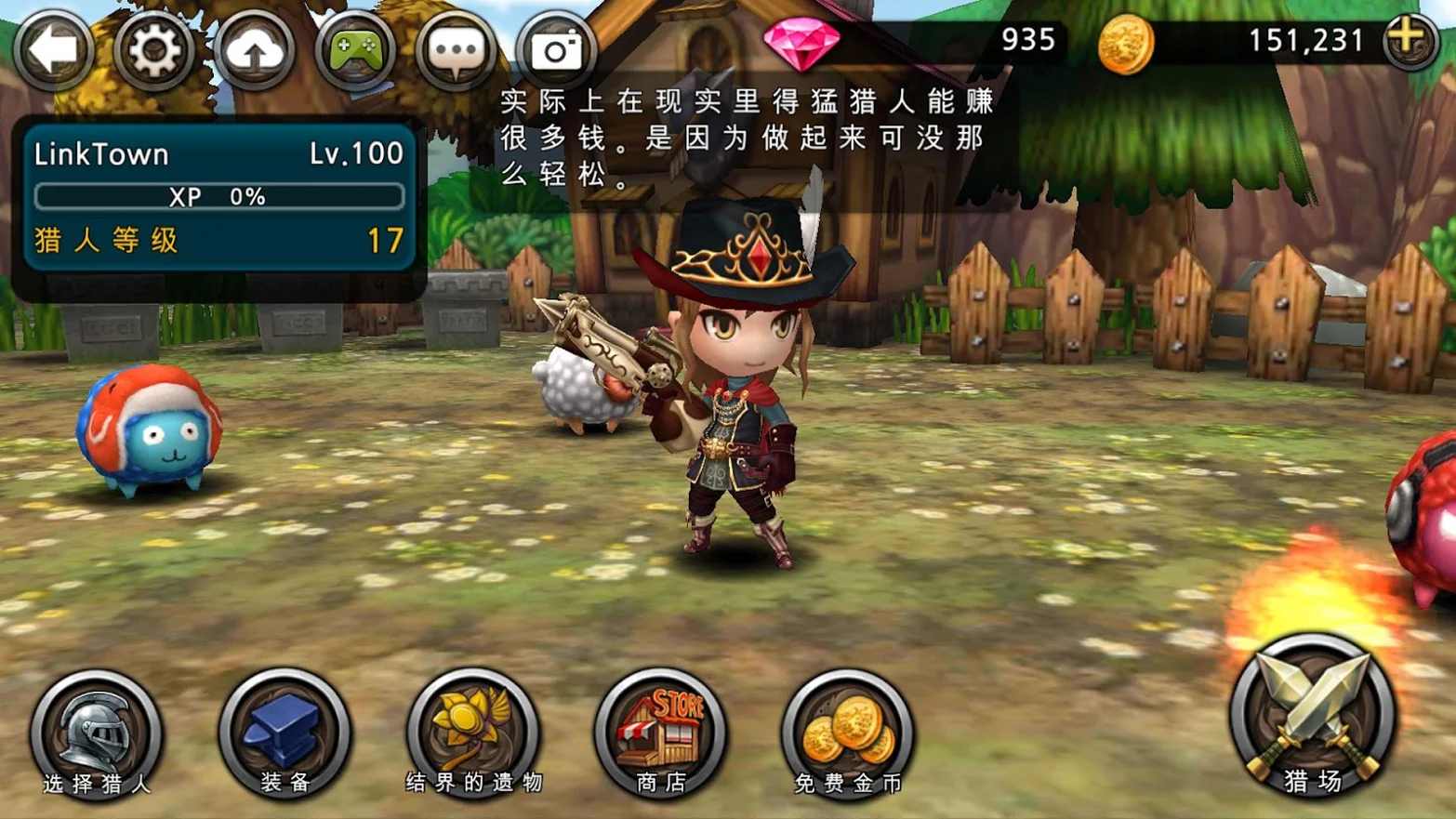Tap the back arrow button
The image size is (1456, 819).
(53, 49)
